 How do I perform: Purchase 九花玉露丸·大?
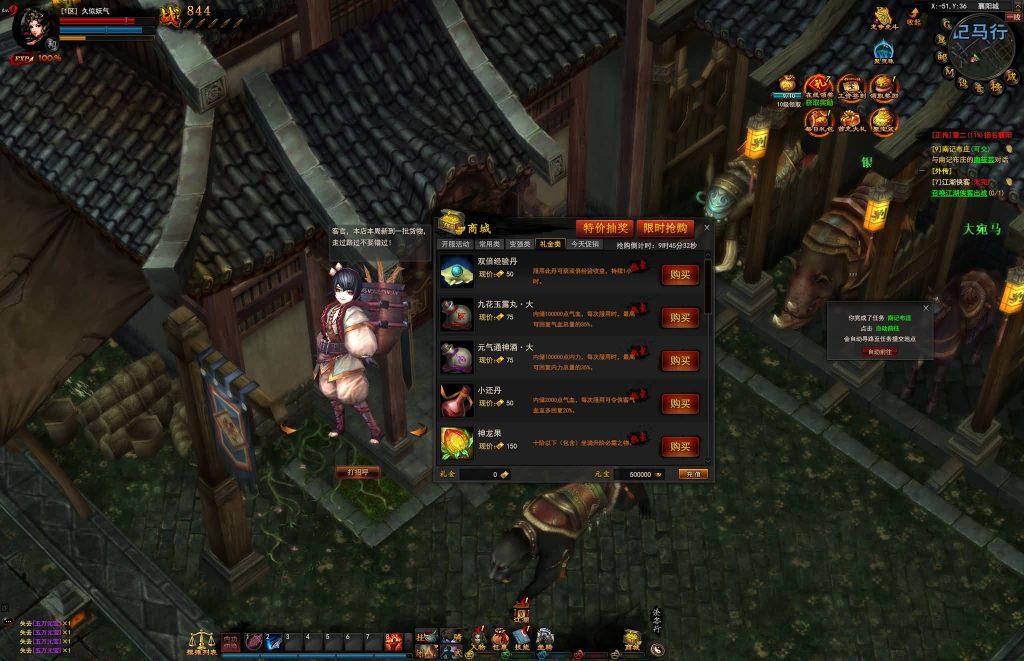point(679,318)
